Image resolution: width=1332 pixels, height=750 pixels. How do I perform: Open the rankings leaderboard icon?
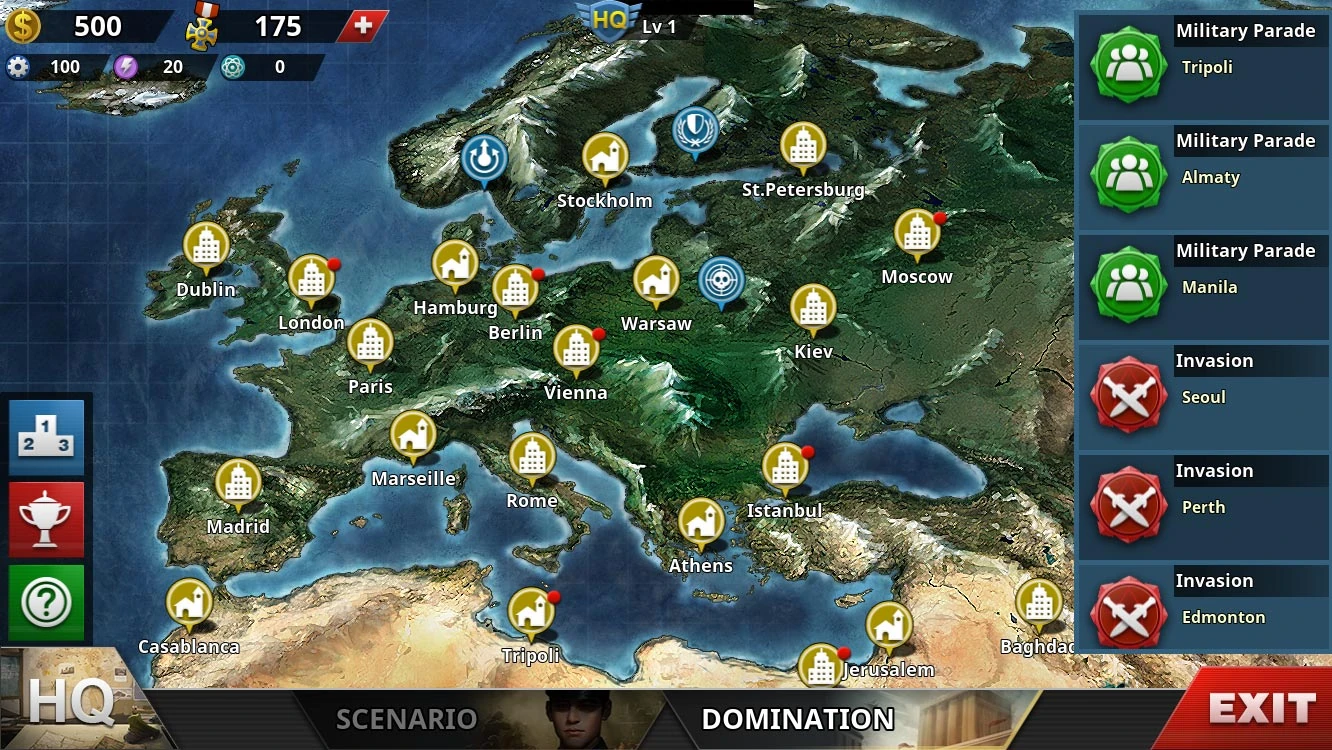[46, 437]
